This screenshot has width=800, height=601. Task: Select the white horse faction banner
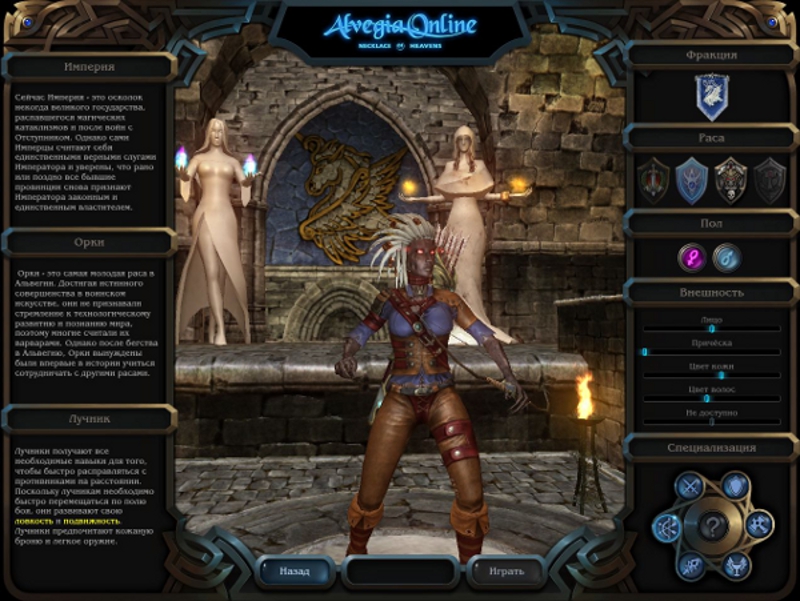(x=711, y=97)
